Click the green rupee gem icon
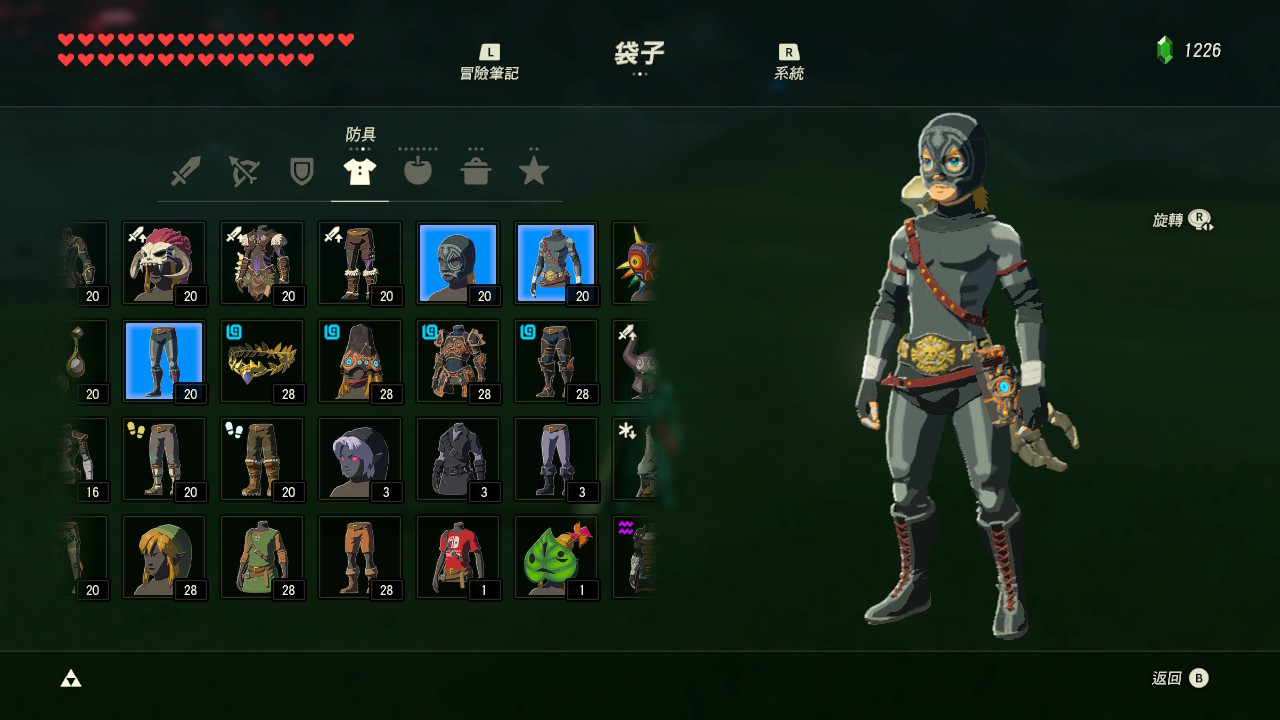 click(1162, 47)
